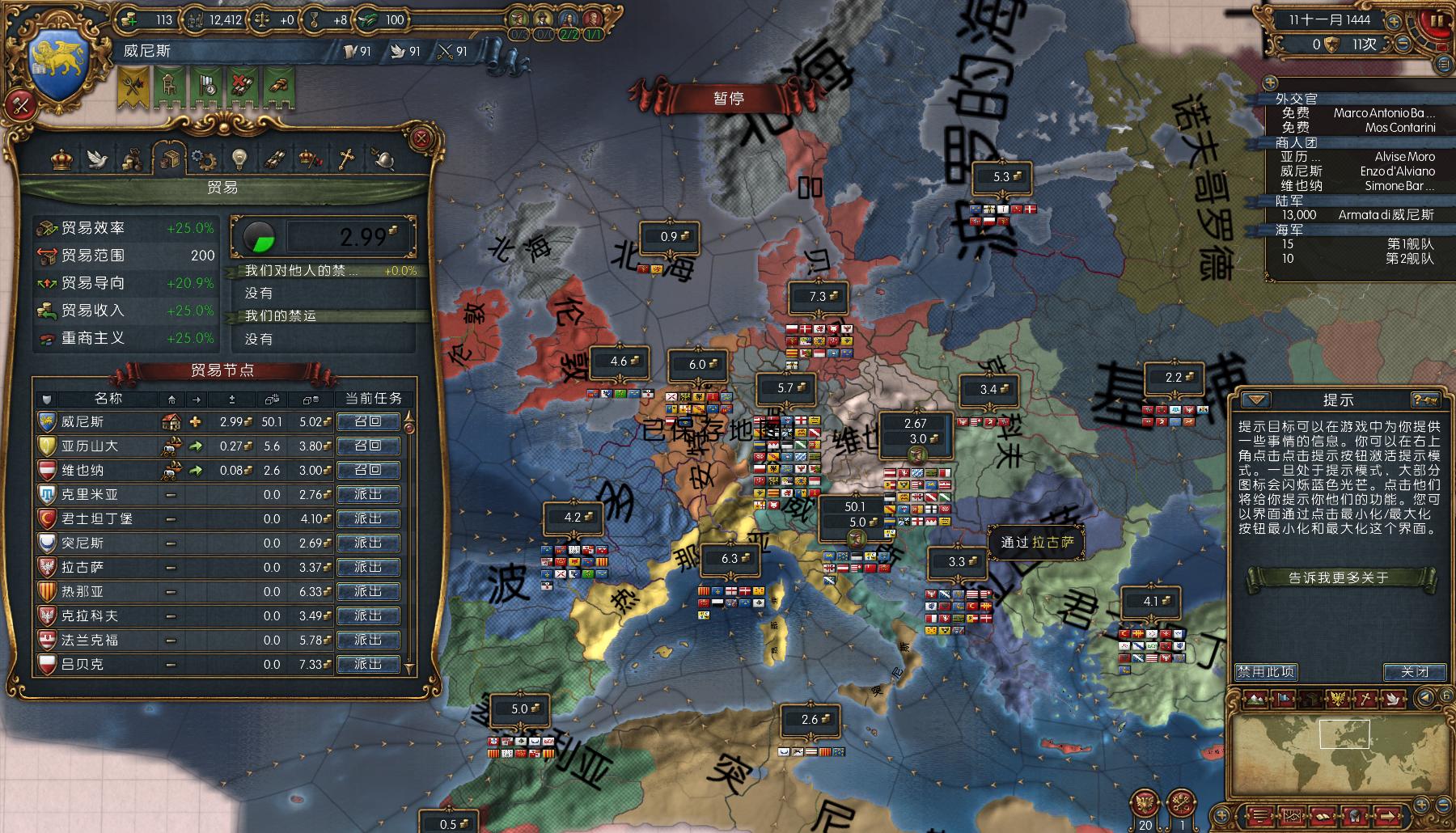Viewport: 1456px width, 833px height.
Task: Open the dove diplomacy tab
Action: [x=98, y=159]
